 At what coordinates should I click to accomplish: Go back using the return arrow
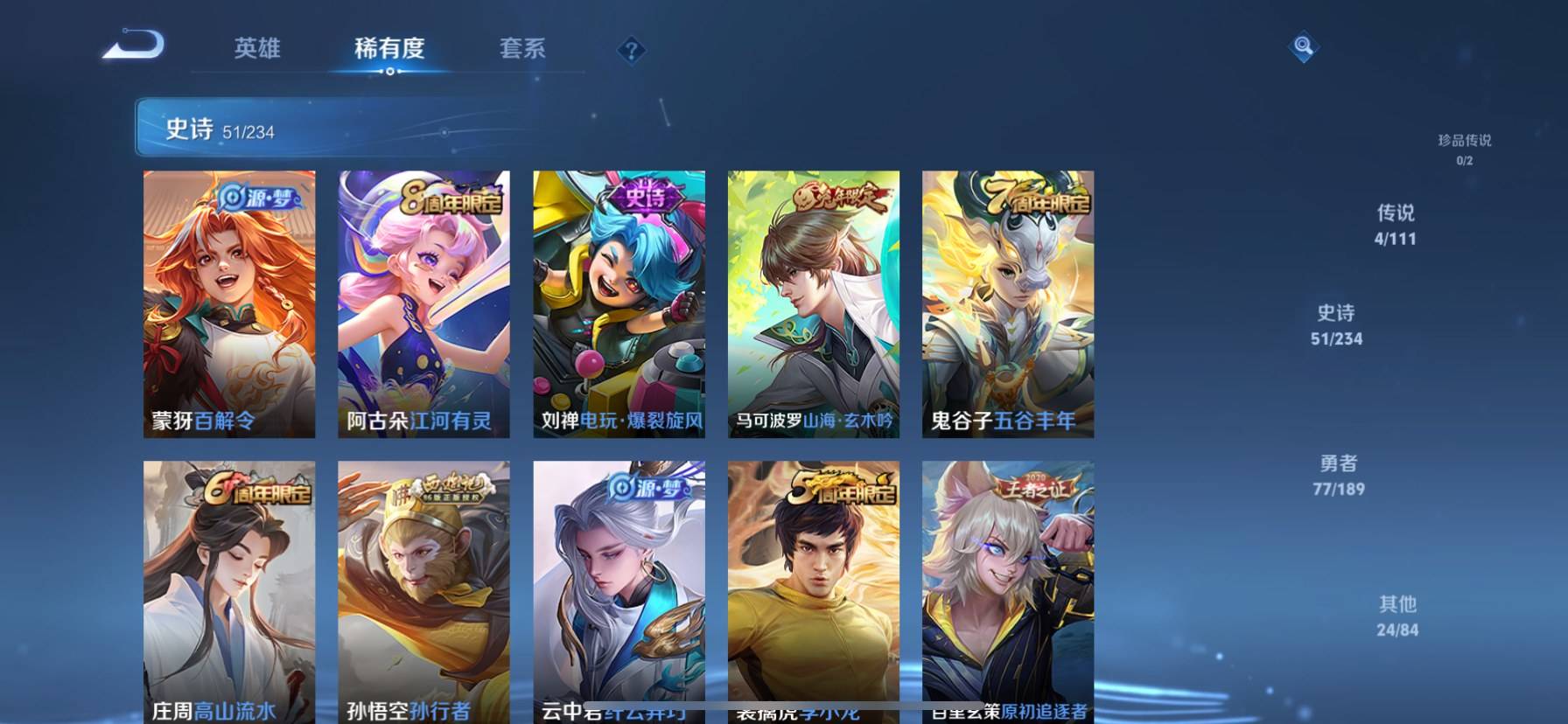tap(133, 45)
